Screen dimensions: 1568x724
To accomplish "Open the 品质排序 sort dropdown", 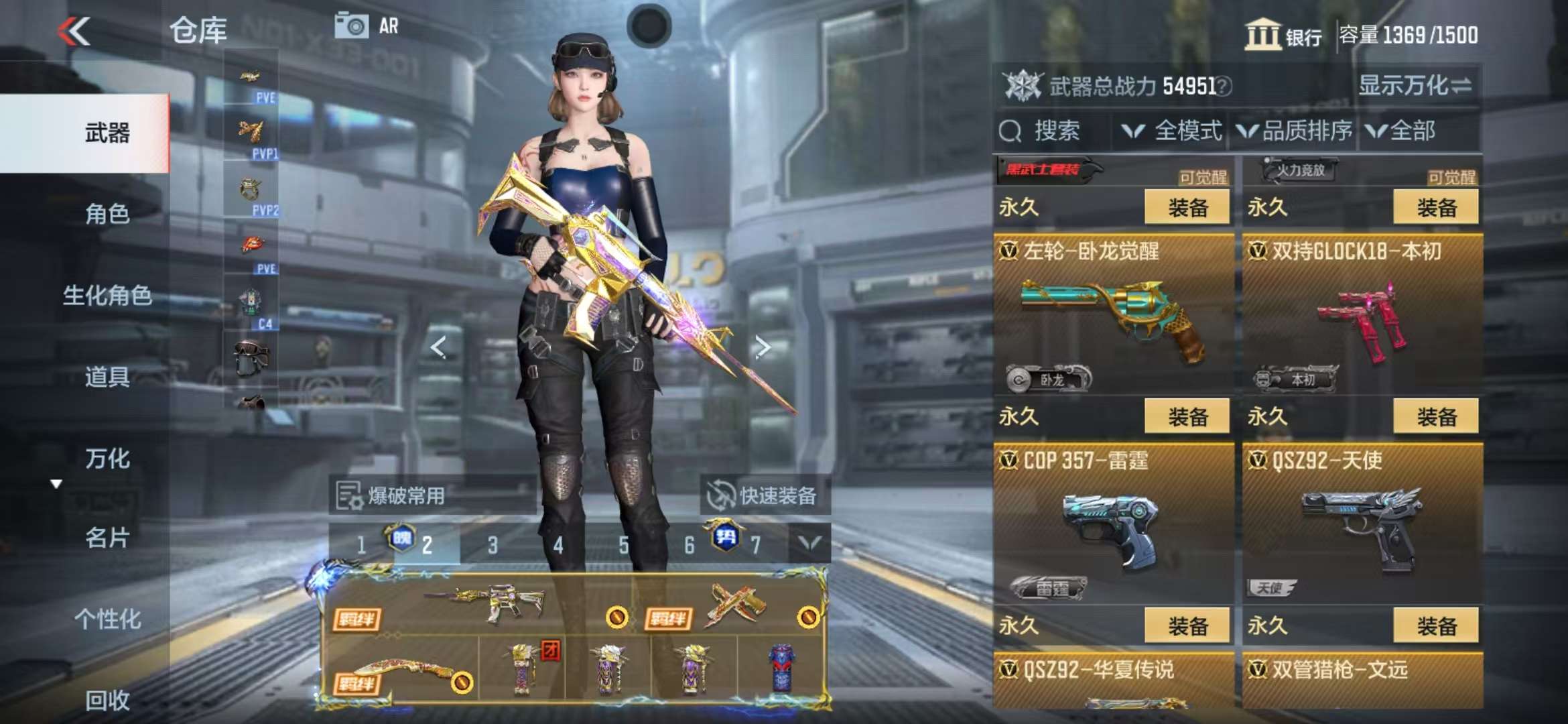I will [1295, 131].
